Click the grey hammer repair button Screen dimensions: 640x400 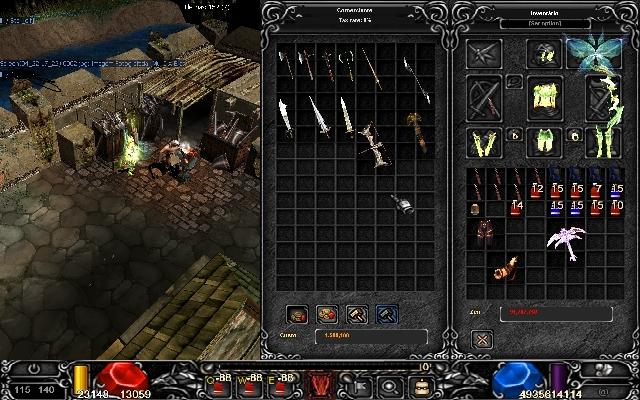coord(357,314)
